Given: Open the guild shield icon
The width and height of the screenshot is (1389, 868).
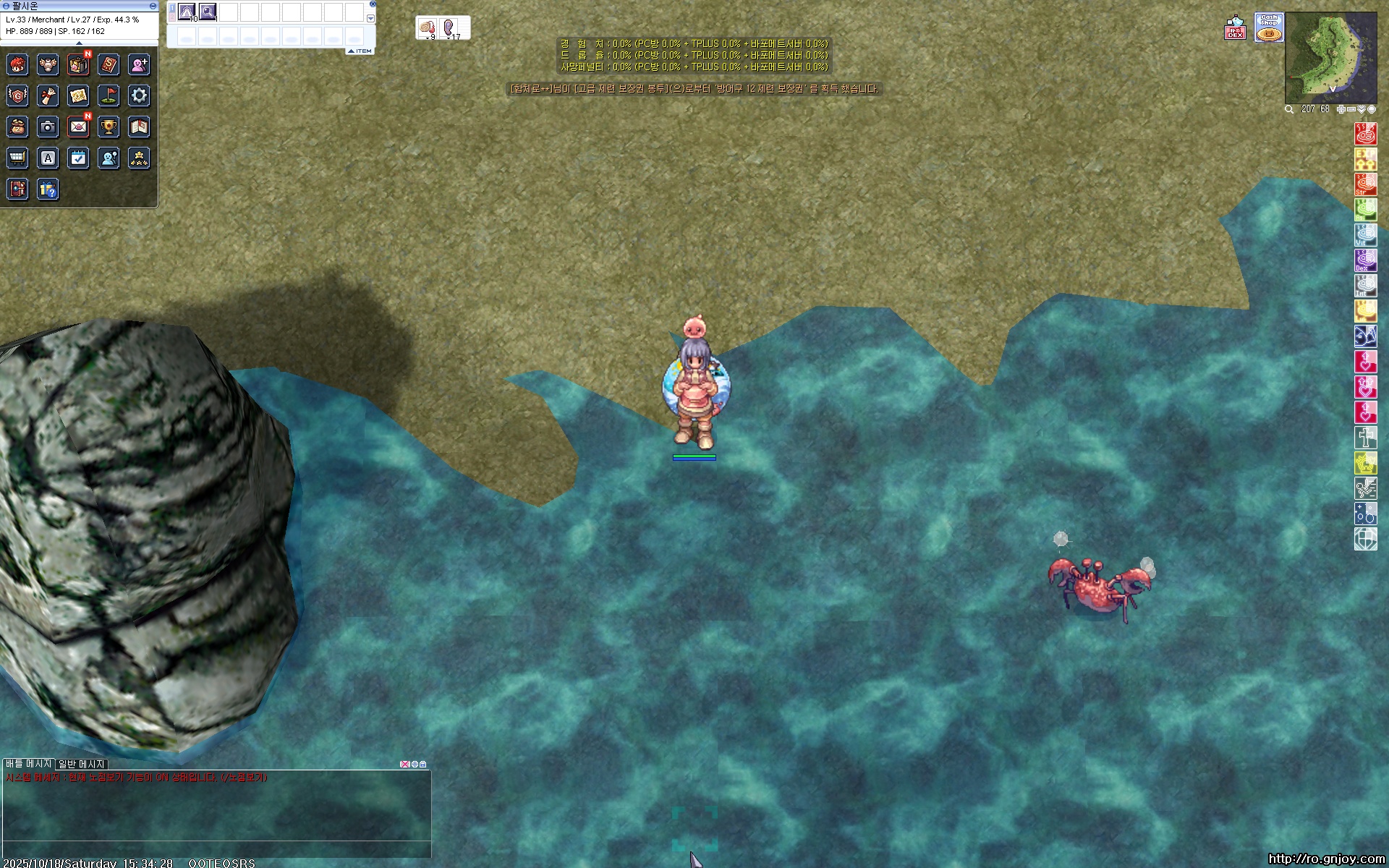Looking at the screenshot, I should click(17, 95).
